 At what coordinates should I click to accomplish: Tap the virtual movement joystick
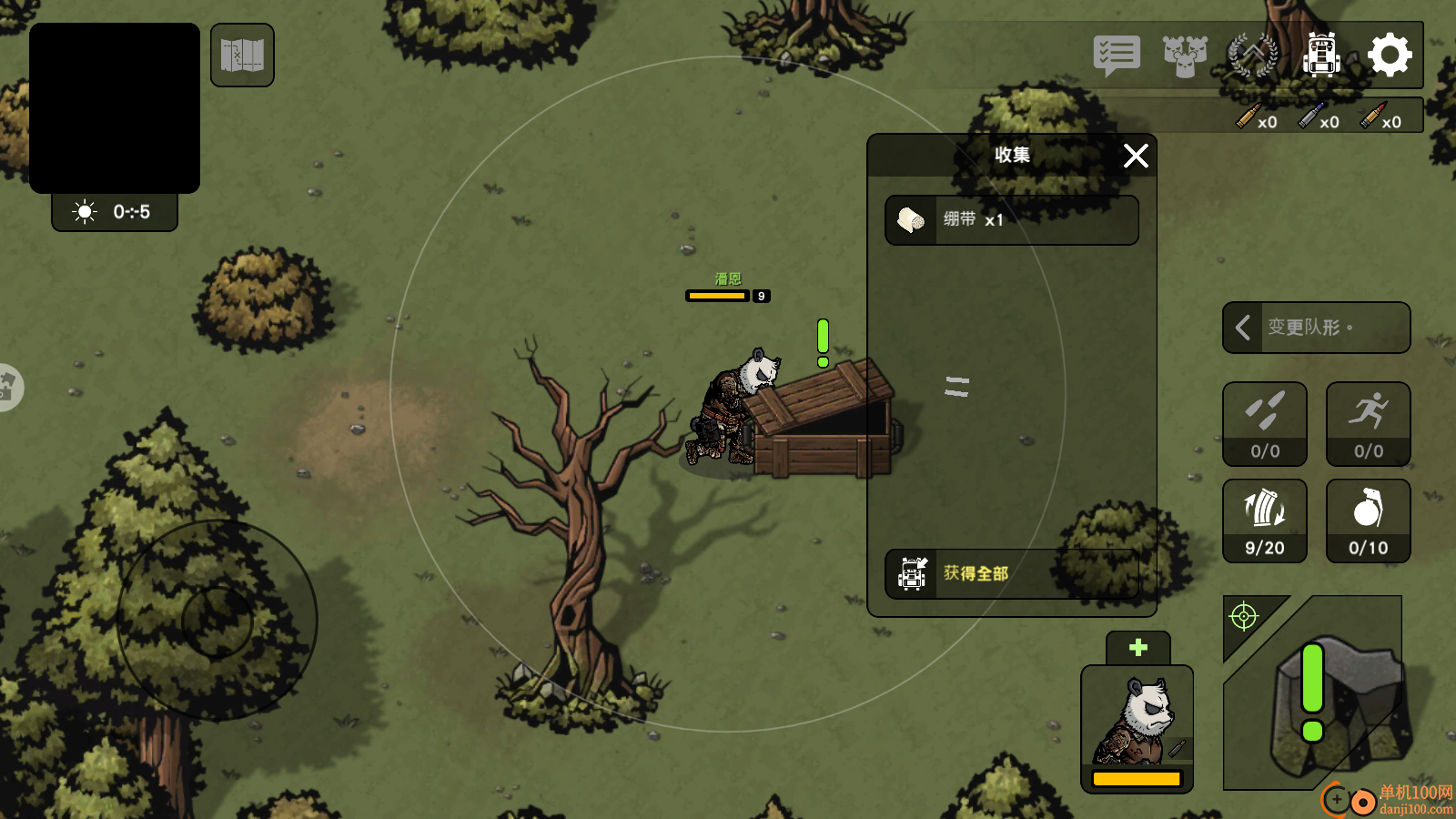217,621
